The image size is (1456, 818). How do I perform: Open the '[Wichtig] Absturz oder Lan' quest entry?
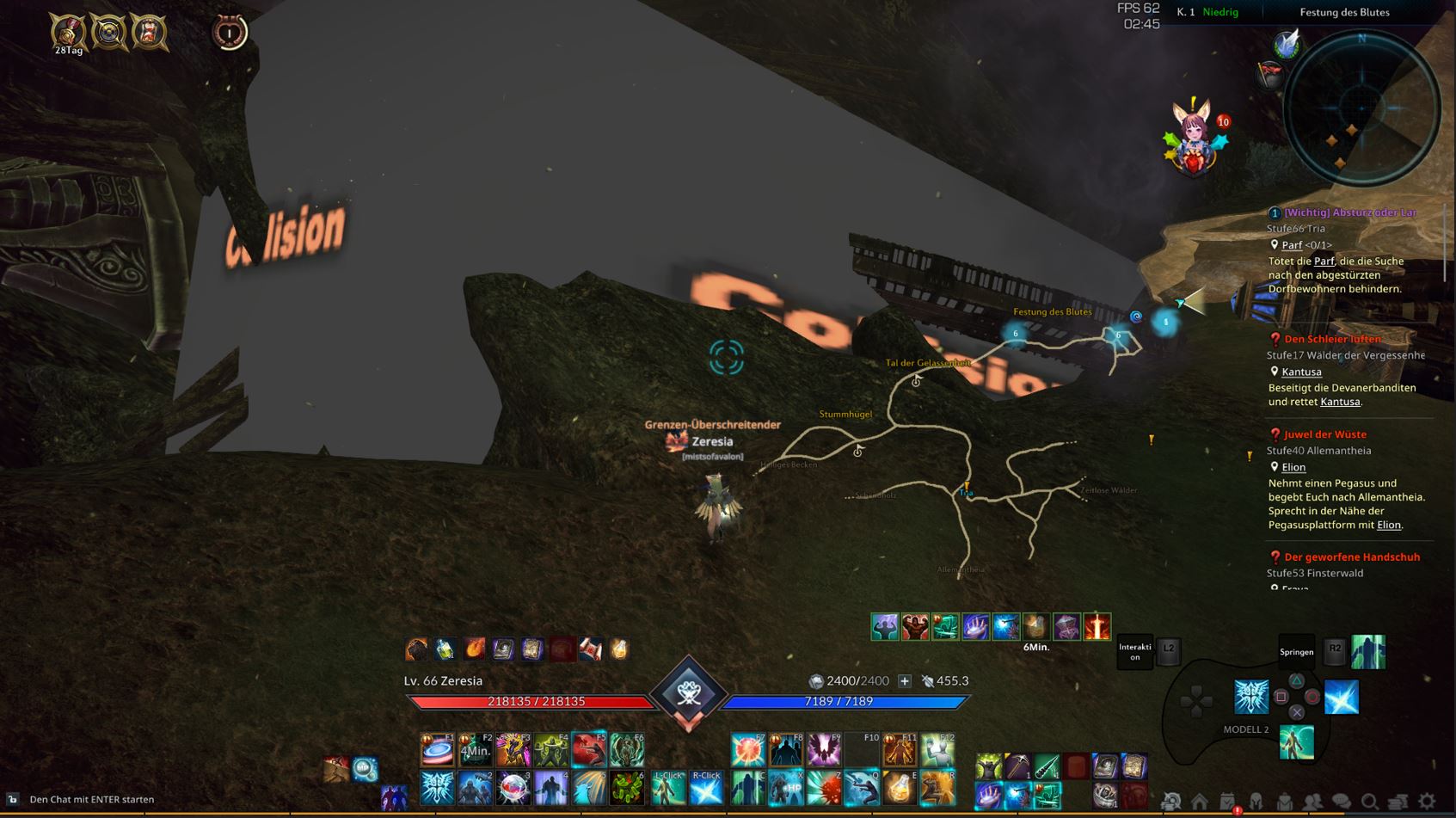(x=1349, y=212)
